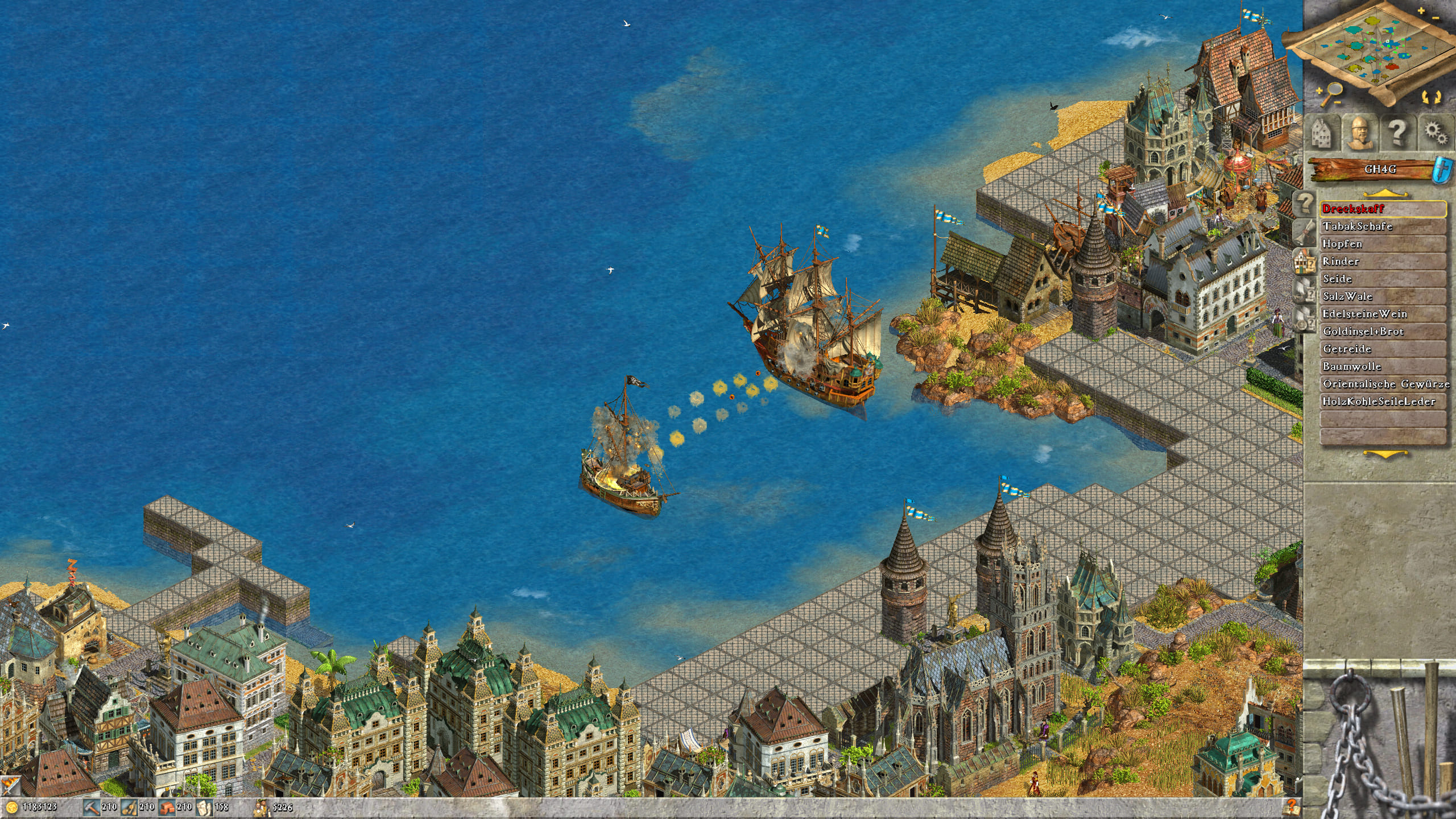Pick the Seide entry in the list

coord(1382,279)
